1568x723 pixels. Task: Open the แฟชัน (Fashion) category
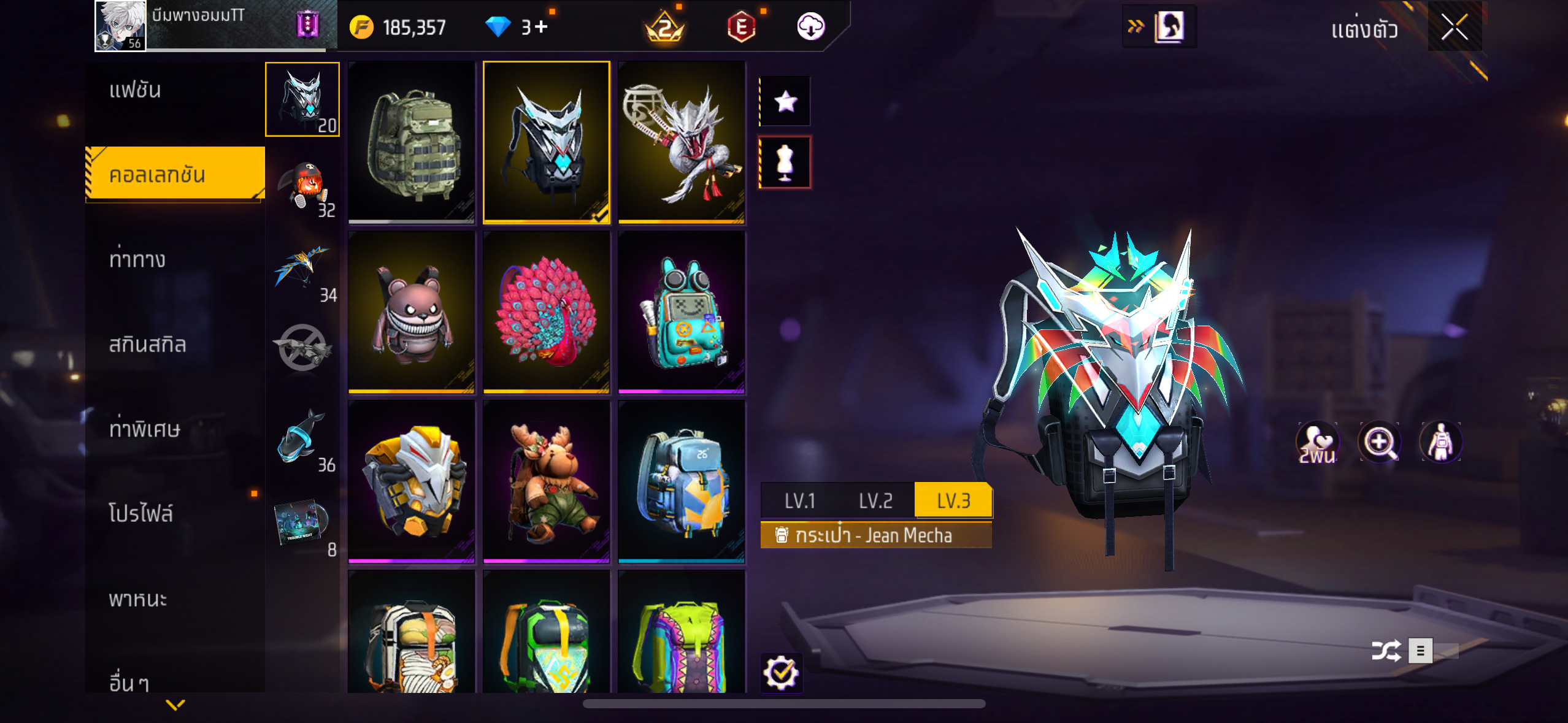point(136,91)
